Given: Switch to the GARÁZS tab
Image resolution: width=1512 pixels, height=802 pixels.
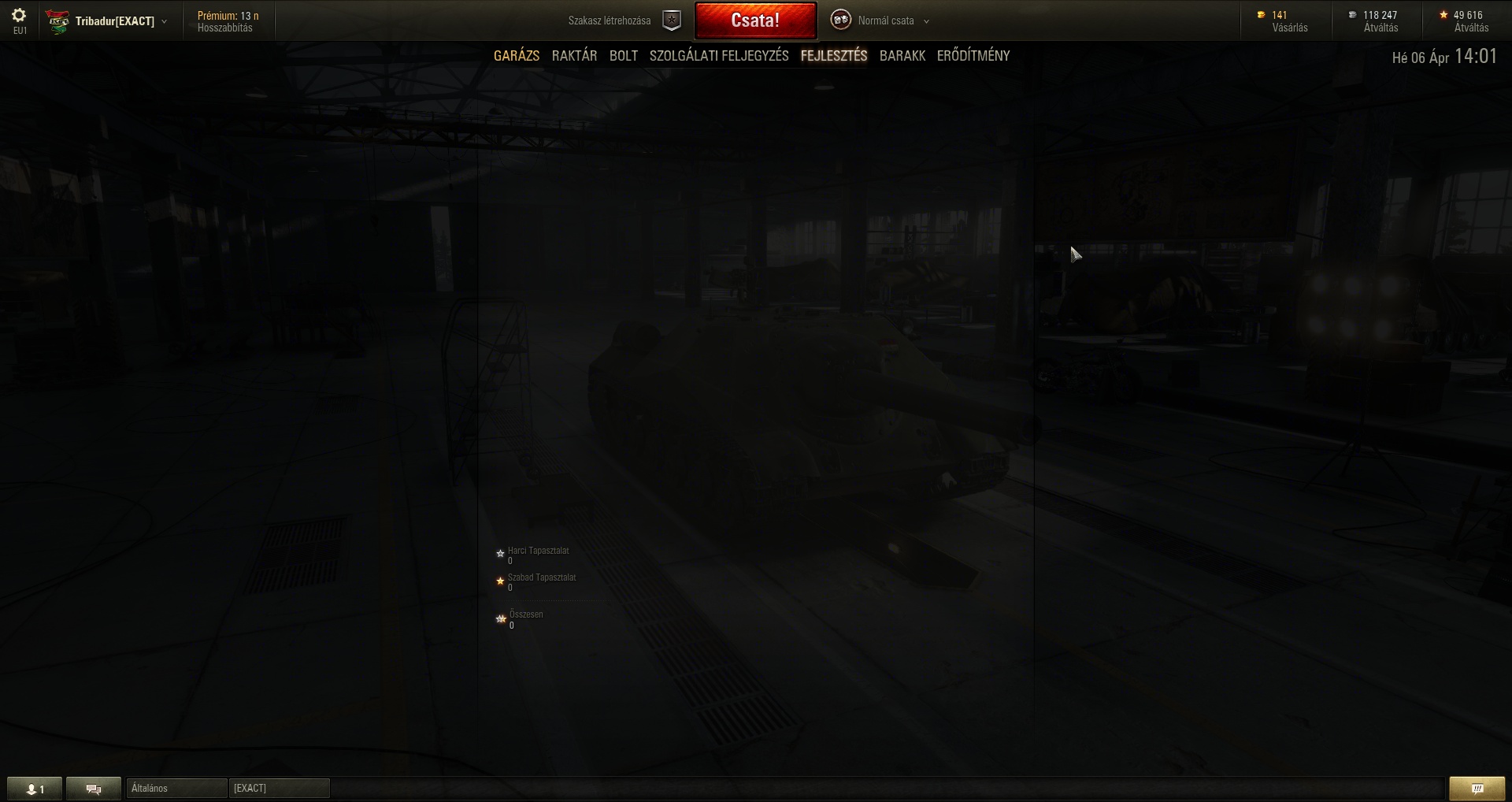Looking at the screenshot, I should point(517,56).
